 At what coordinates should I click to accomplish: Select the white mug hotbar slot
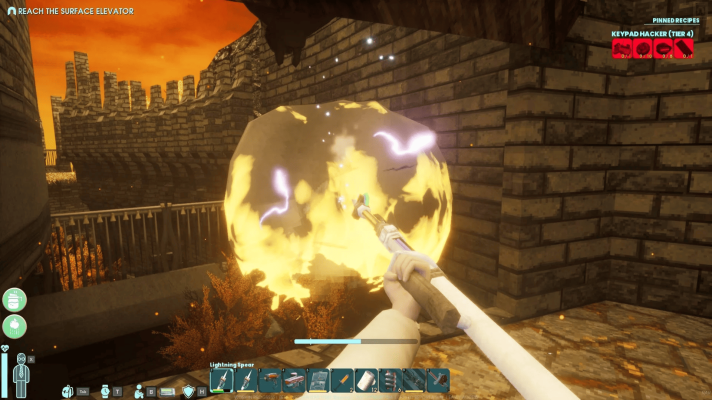tap(366, 381)
